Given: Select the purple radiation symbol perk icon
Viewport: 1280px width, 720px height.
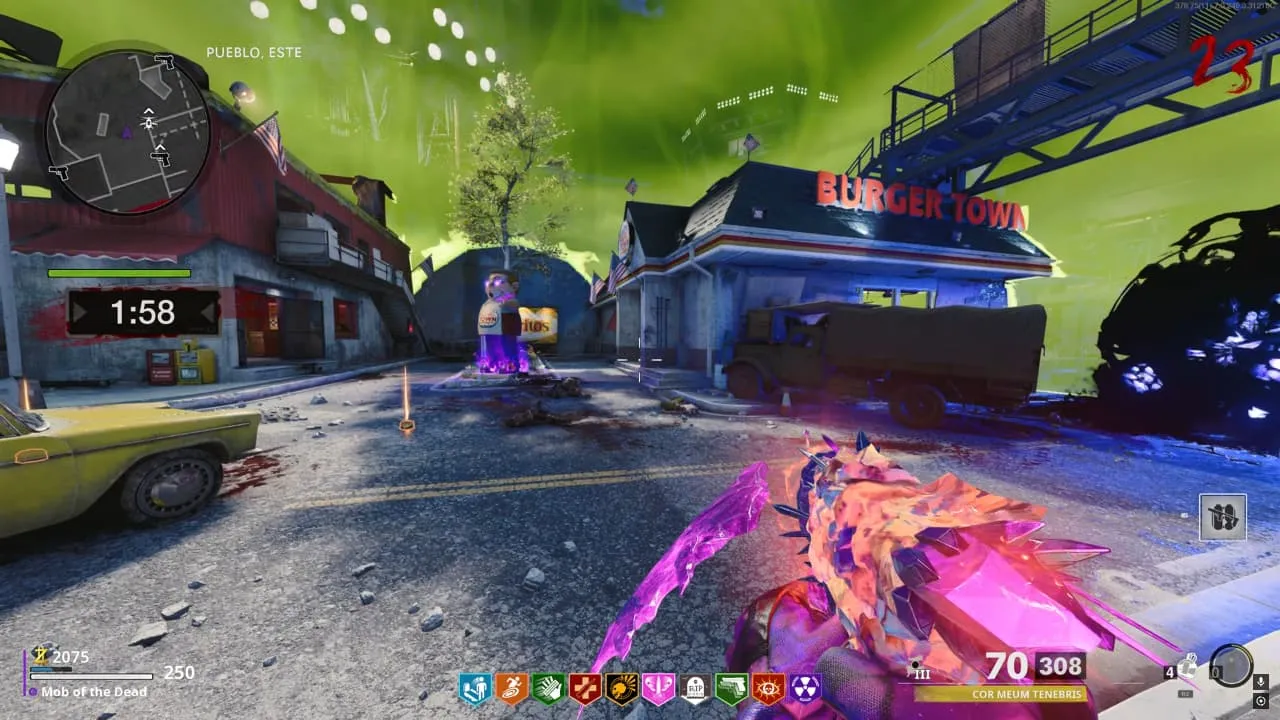Looking at the screenshot, I should tap(805, 688).
